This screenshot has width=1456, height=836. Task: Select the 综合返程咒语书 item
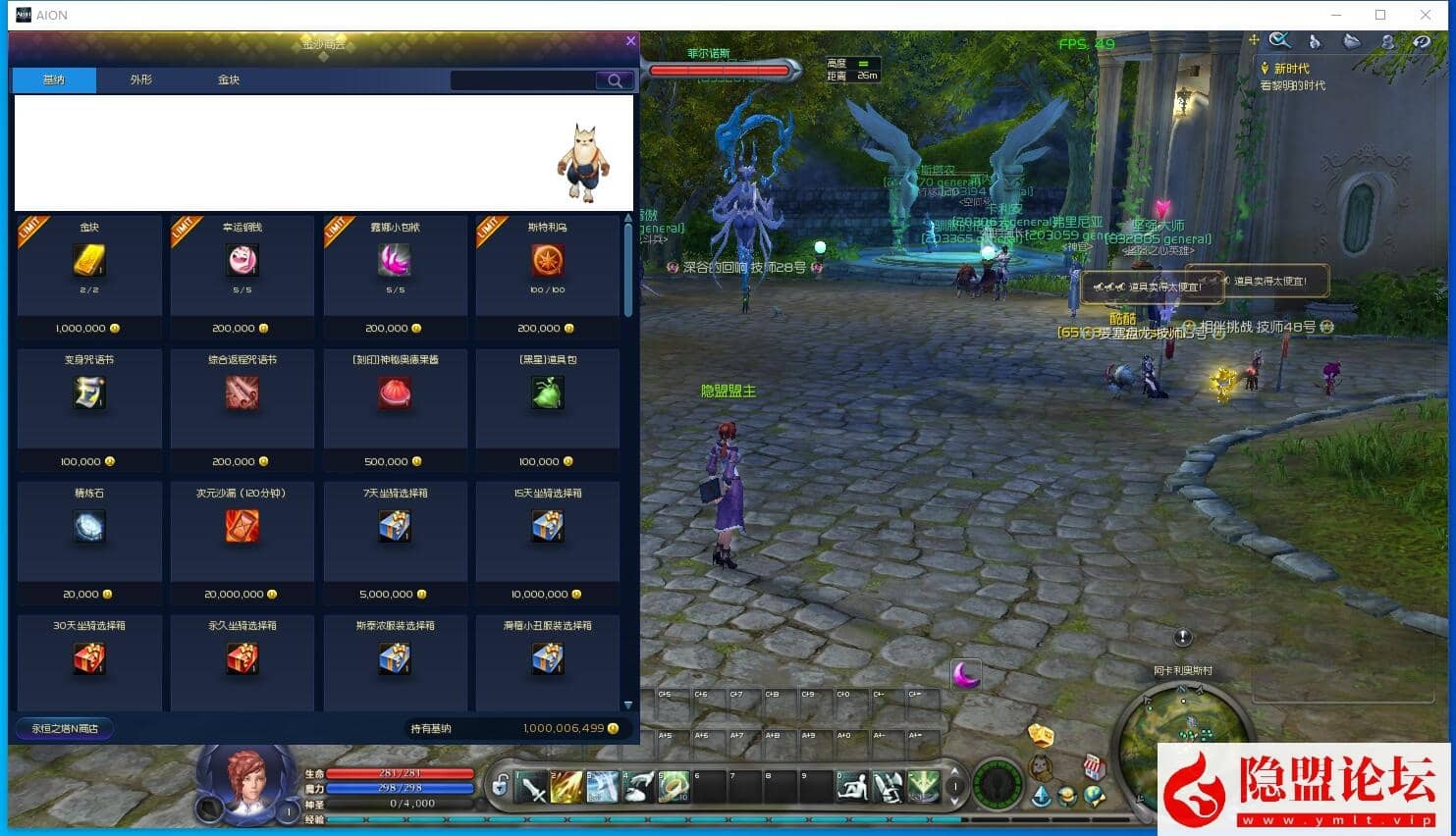[x=243, y=393]
